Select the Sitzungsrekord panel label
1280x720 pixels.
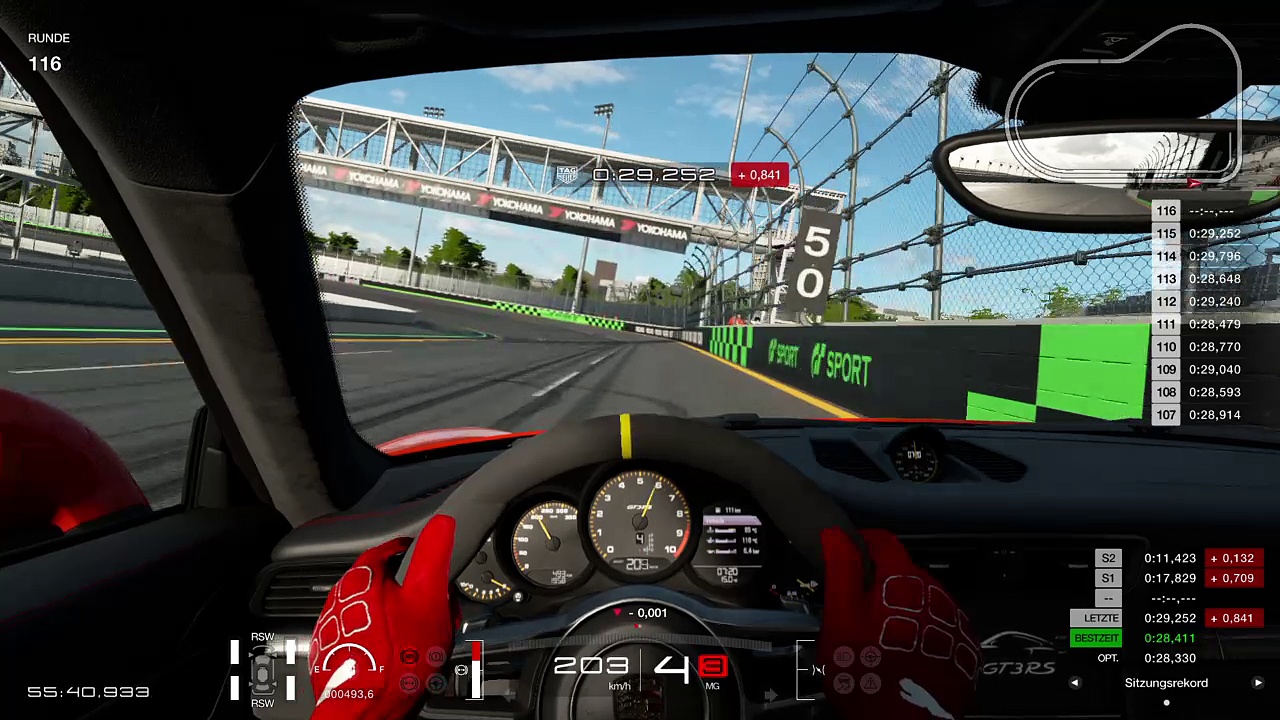click(1166, 683)
